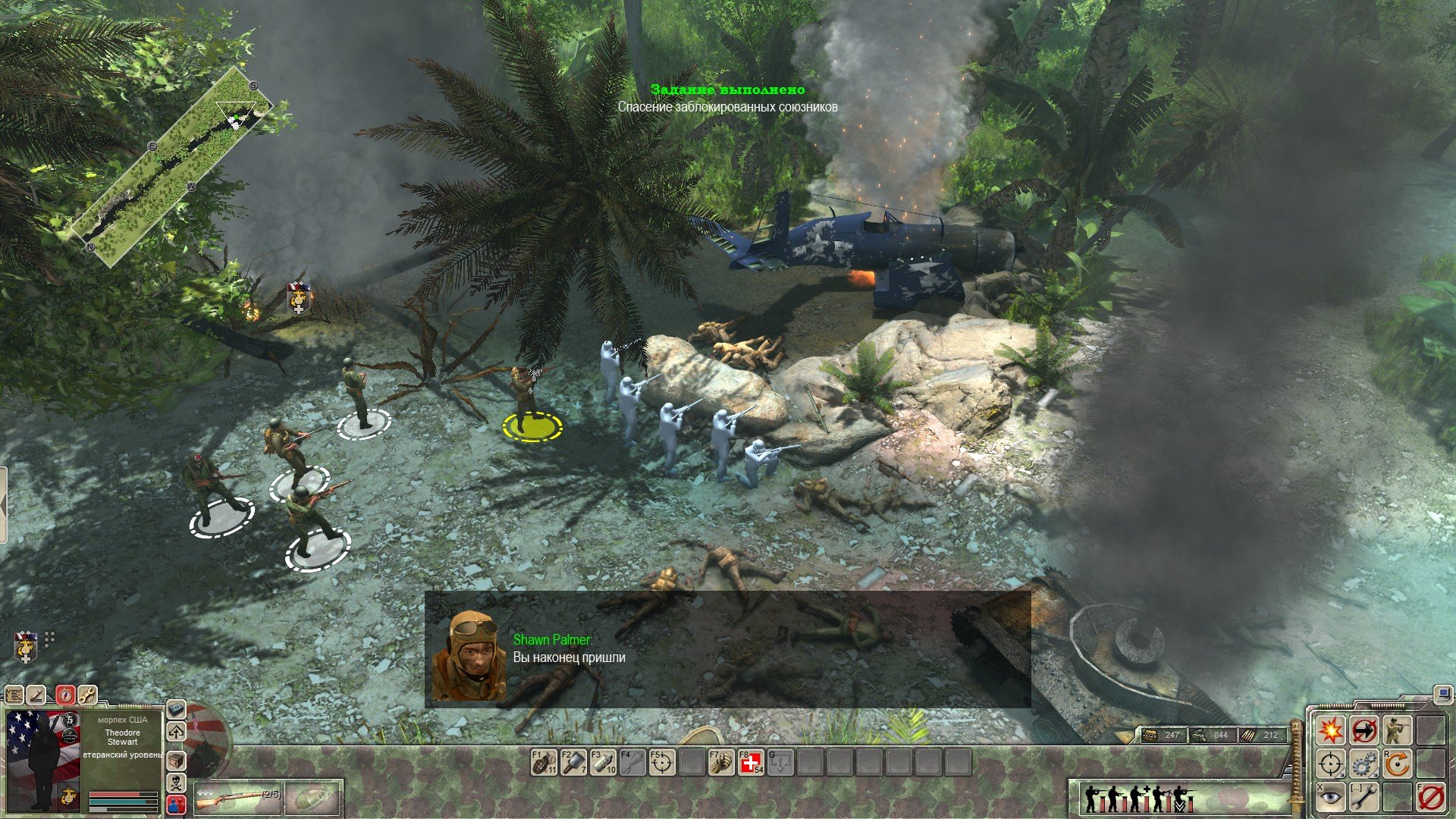Activate the F5 crosshair aim action
The image size is (1456, 819).
click(662, 762)
